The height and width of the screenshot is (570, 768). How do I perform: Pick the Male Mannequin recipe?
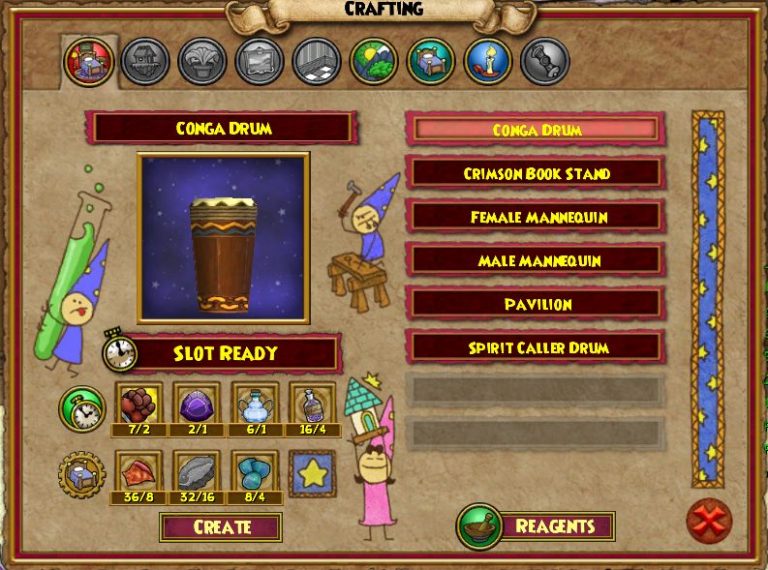(536, 260)
